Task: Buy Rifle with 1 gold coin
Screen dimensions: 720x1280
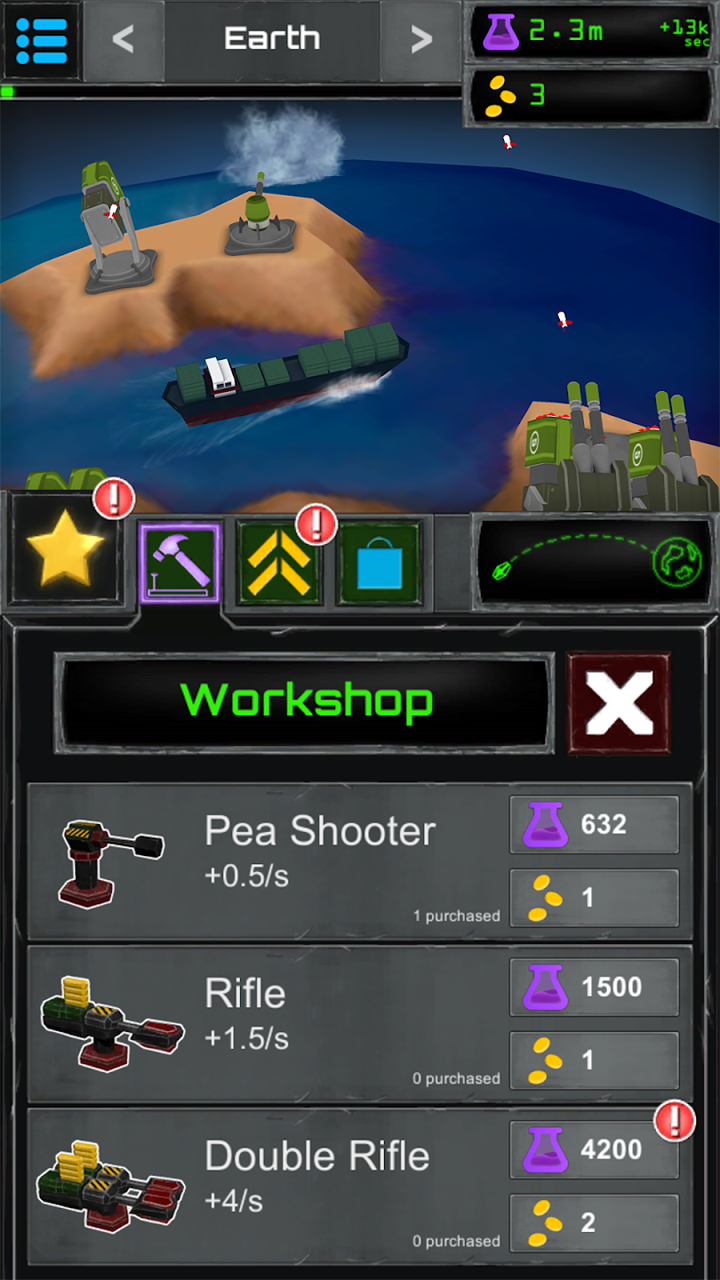Action: tap(594, 1060)
